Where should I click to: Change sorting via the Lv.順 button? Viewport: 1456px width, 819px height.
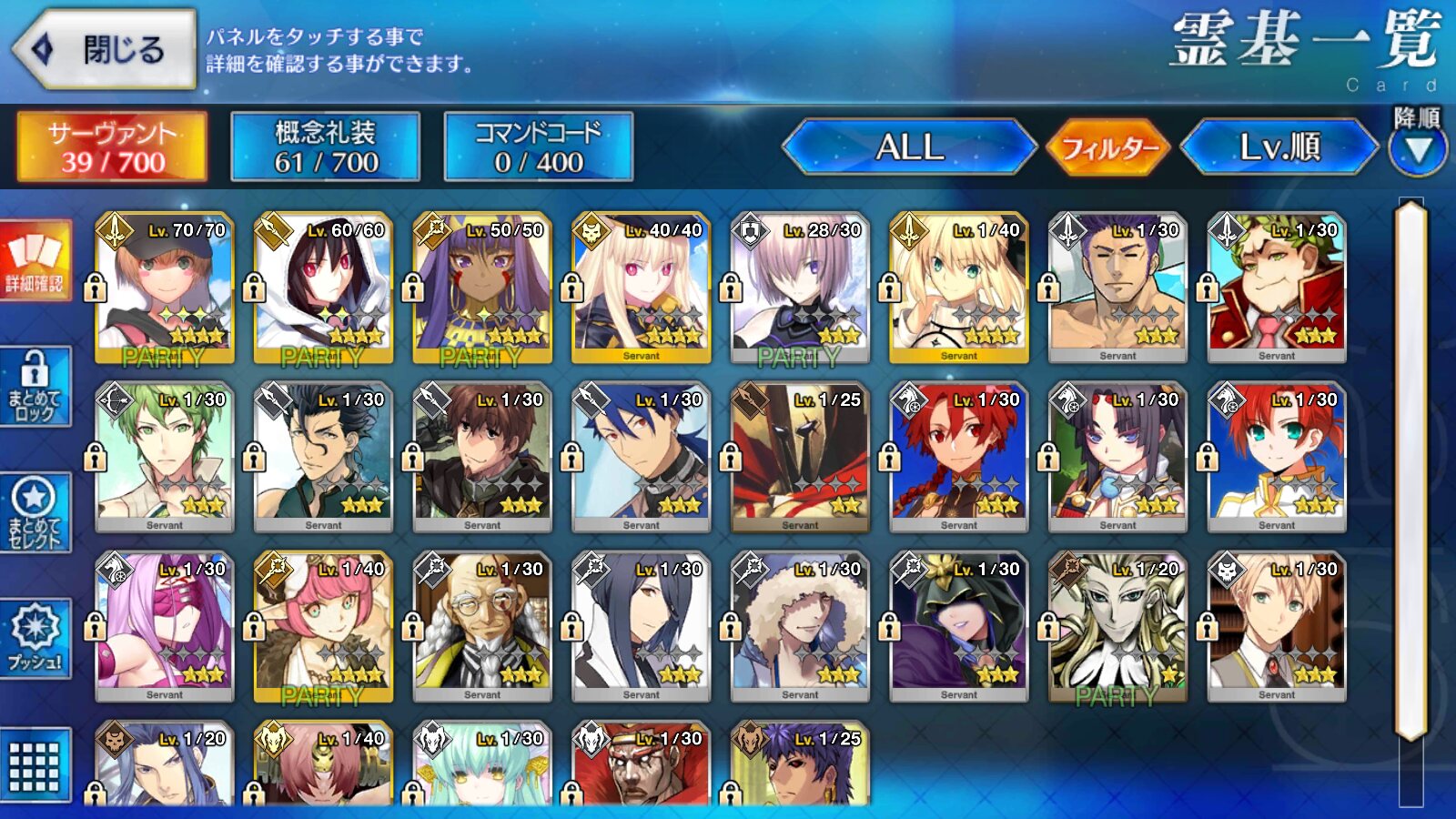[1279, 147]
